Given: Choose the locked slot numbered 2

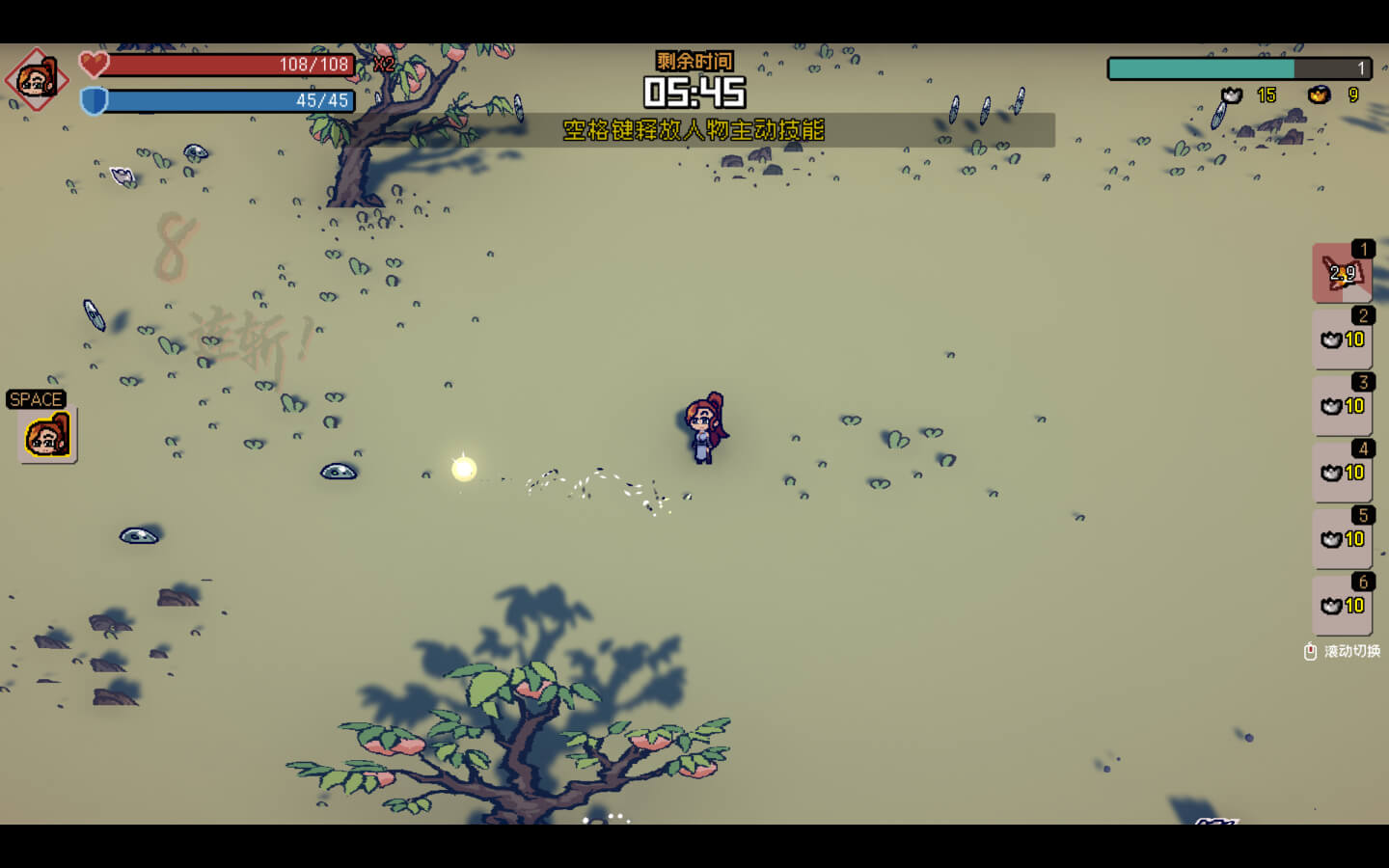Looking at the screenshot, I should (x=1341, y=339).
